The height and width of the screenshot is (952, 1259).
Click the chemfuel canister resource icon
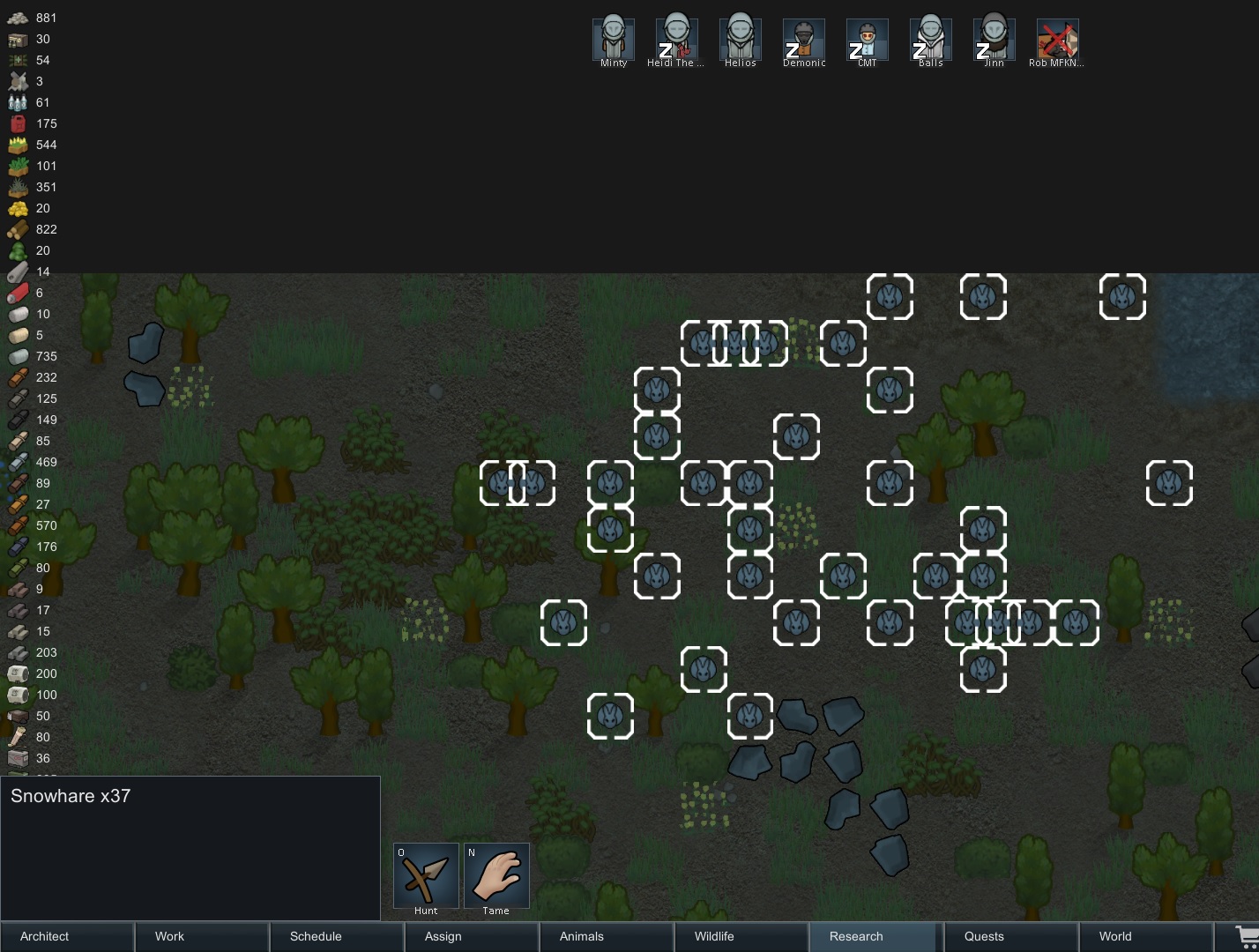point(18,123)
